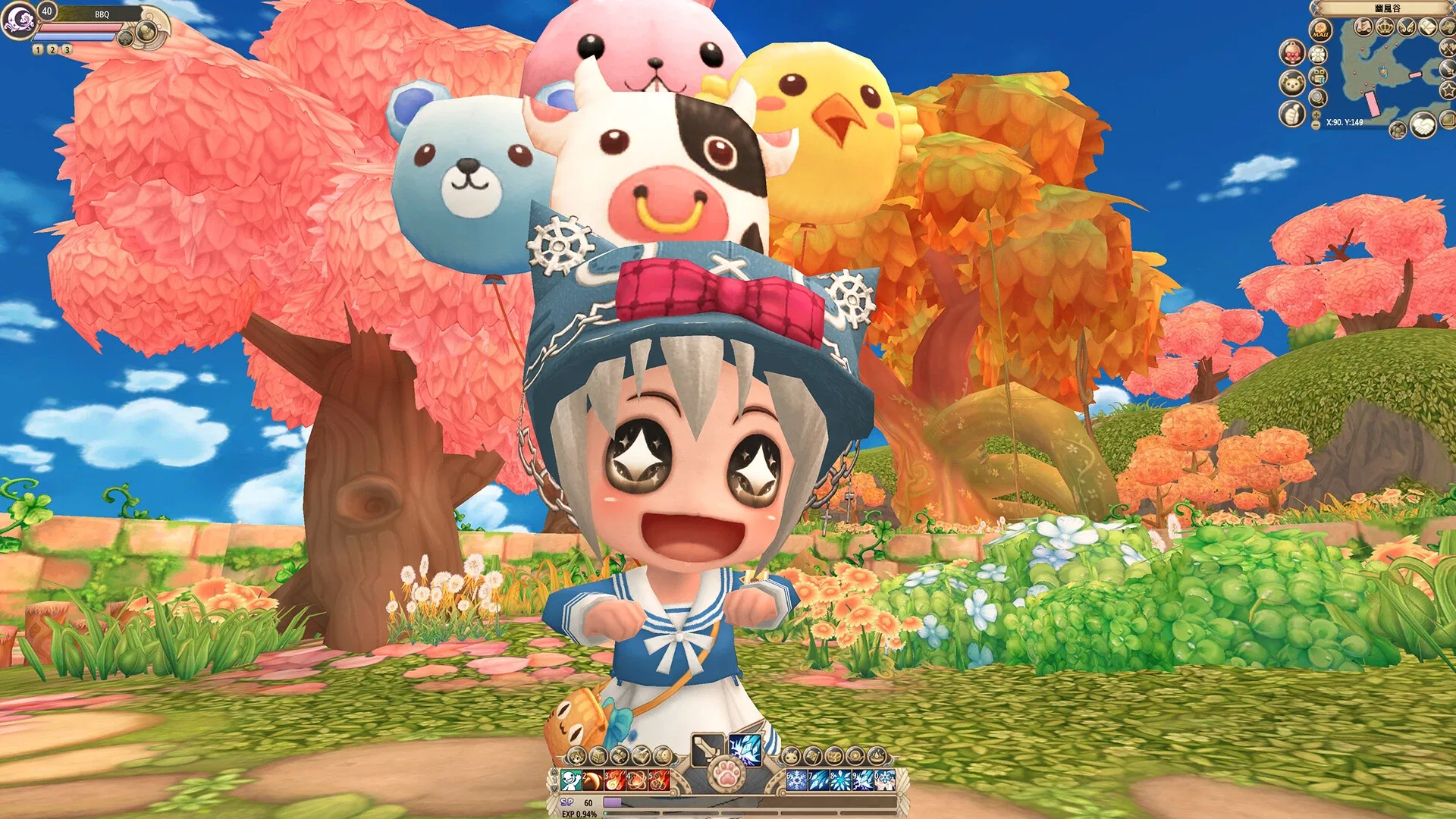Activate the snowflake skill in hotbar slot 6
Screen dimensions: 1456x819
(795, 779)
